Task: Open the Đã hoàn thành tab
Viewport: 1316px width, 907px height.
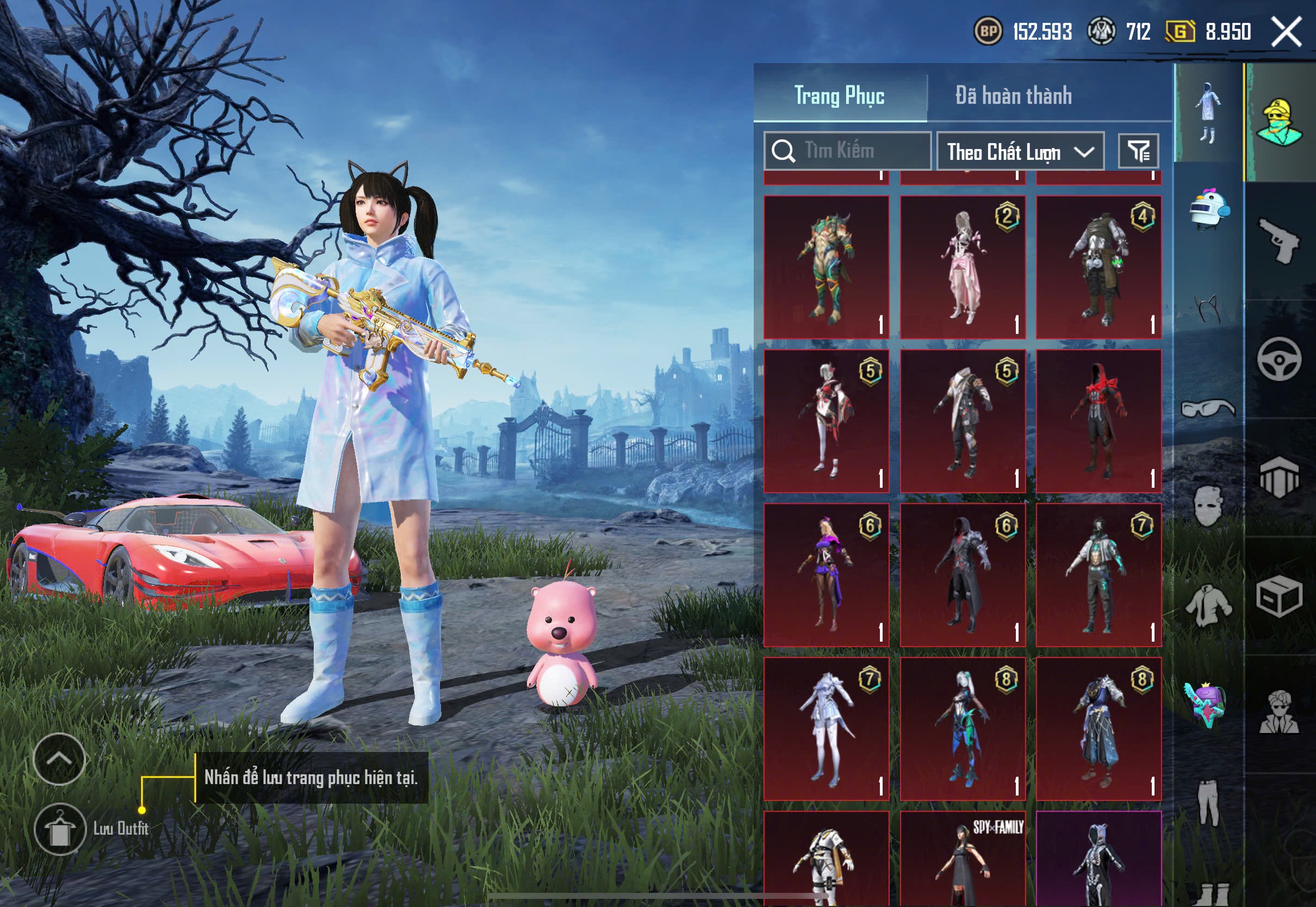Action: (x=1013, y=95)
